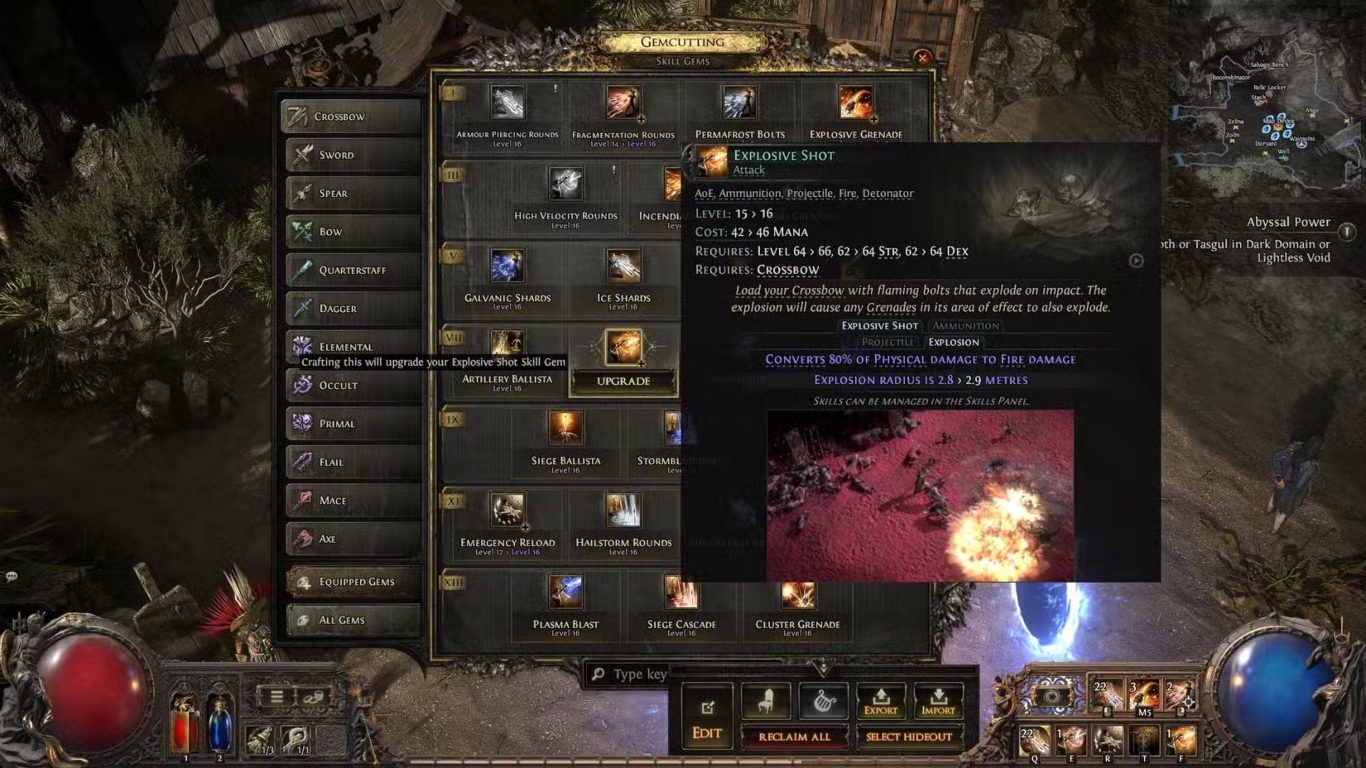Click the Edit hideout button
The width and height of the screenshot is (1366, 768).
coord(707,716)
